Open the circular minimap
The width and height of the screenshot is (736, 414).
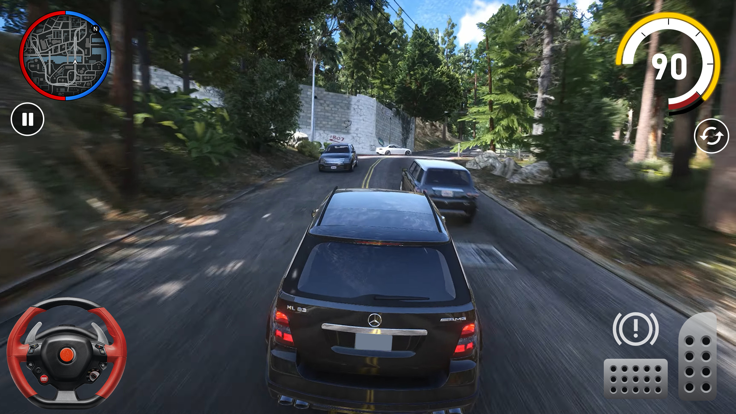tap(65, 55)
